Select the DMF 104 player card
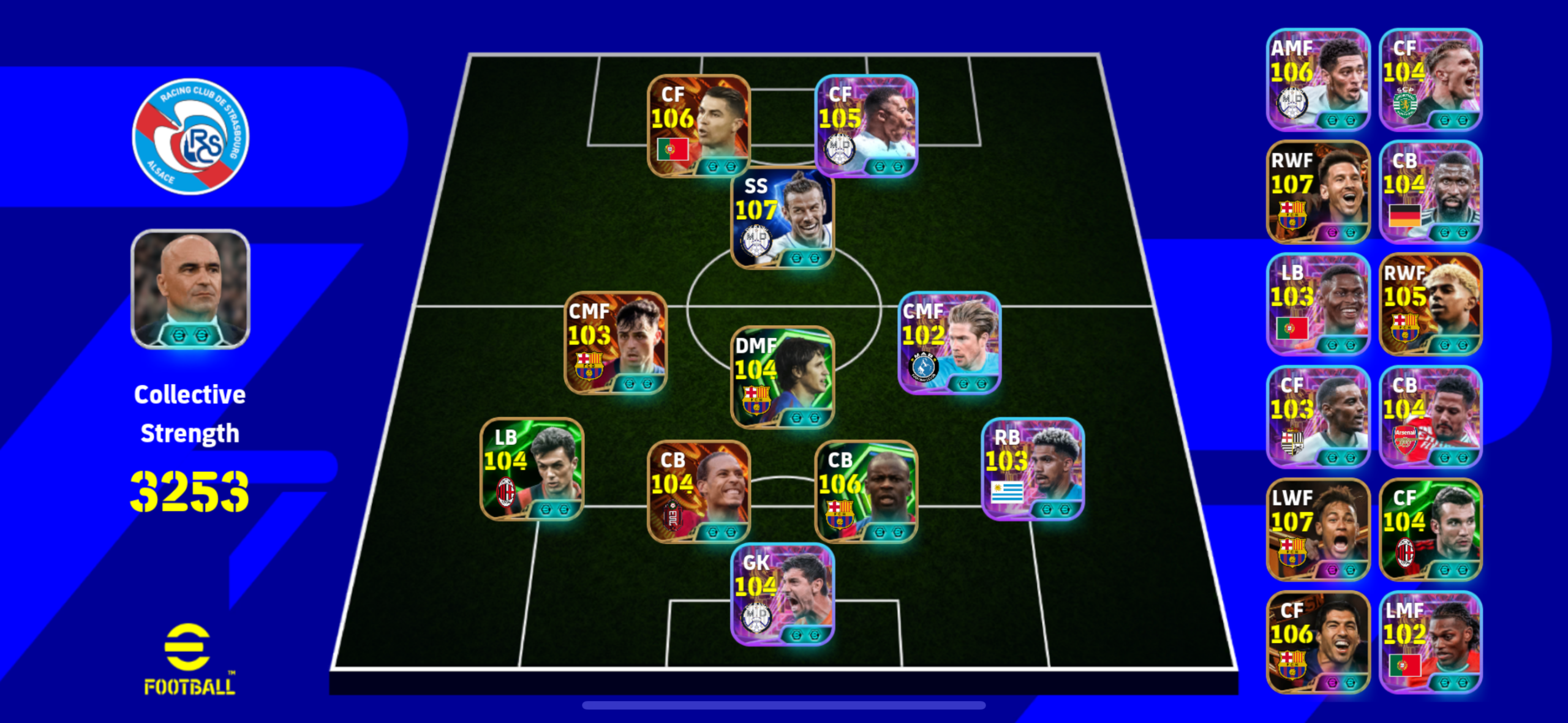Screen dimensions: 1568x723 click(782, 376)
